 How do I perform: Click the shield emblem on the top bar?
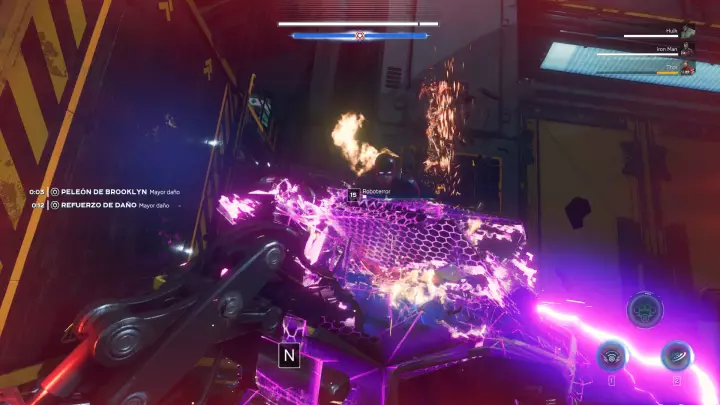point(362,35)
